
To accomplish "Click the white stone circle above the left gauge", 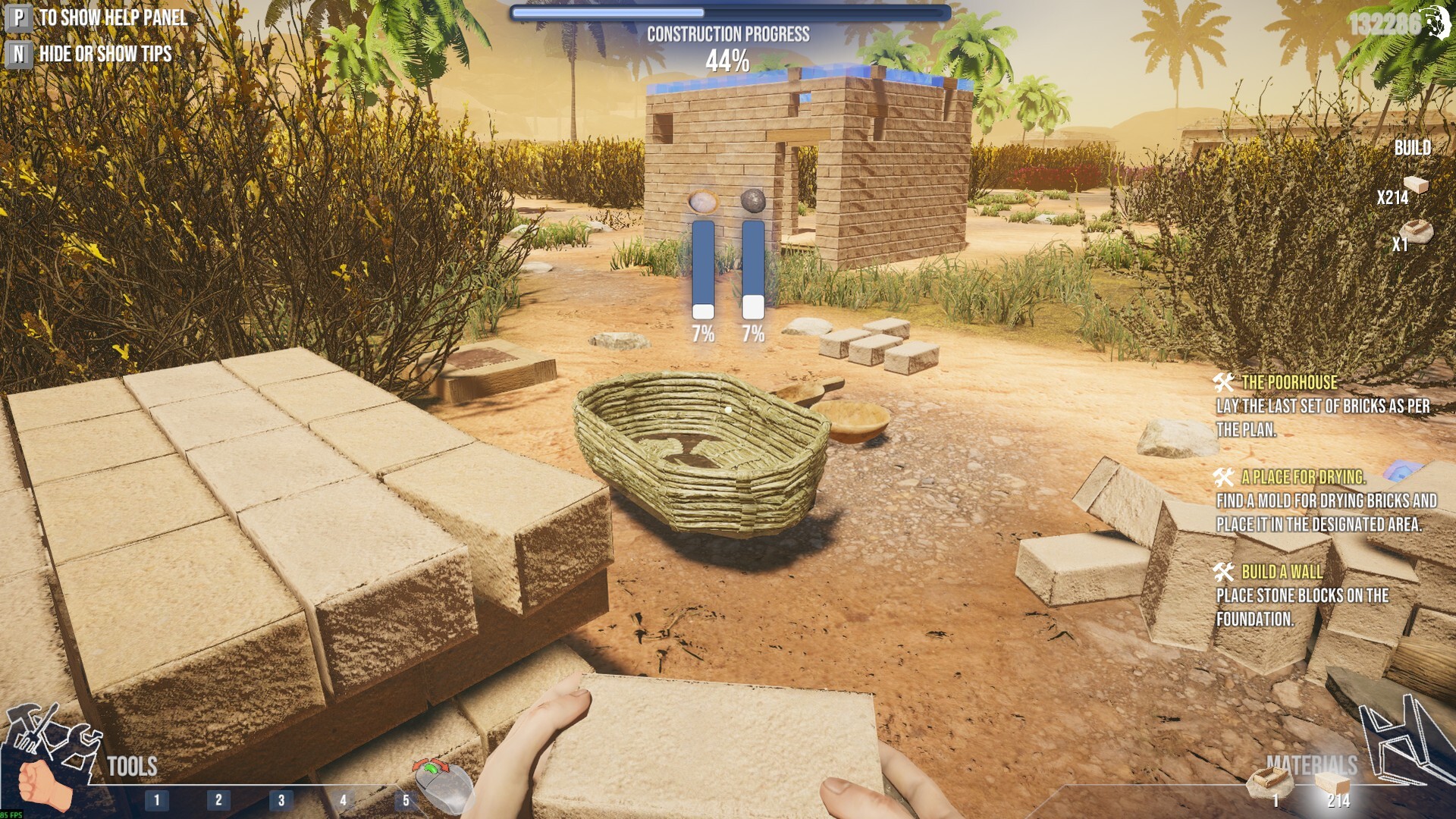I will [x=701, y=201].
